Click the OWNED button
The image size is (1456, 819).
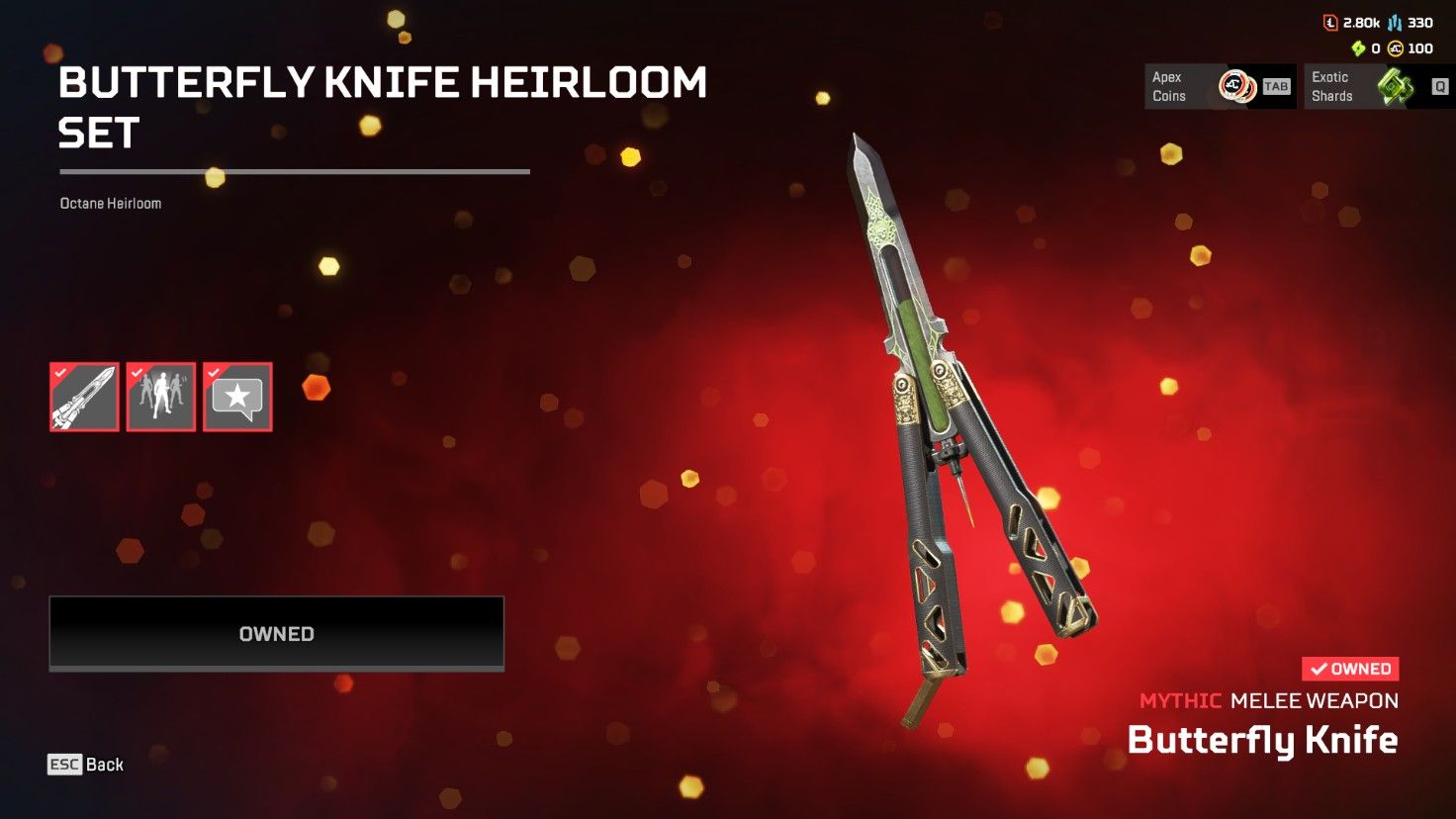[276, 633]
